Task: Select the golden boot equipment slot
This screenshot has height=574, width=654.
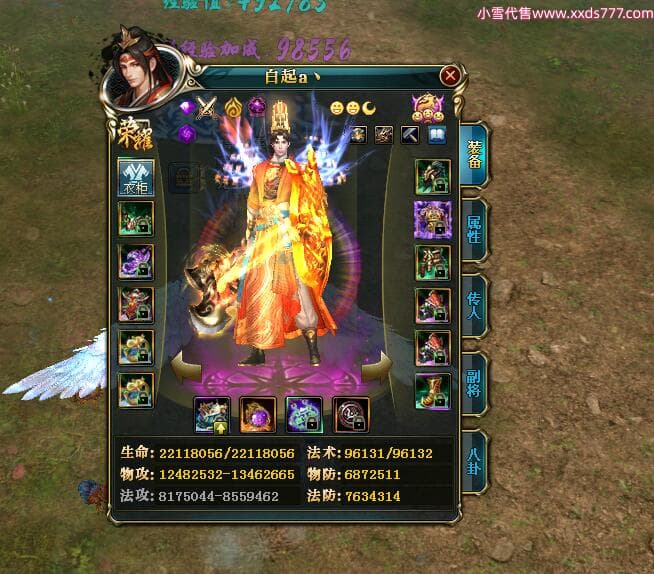Action: pos(432,389)
